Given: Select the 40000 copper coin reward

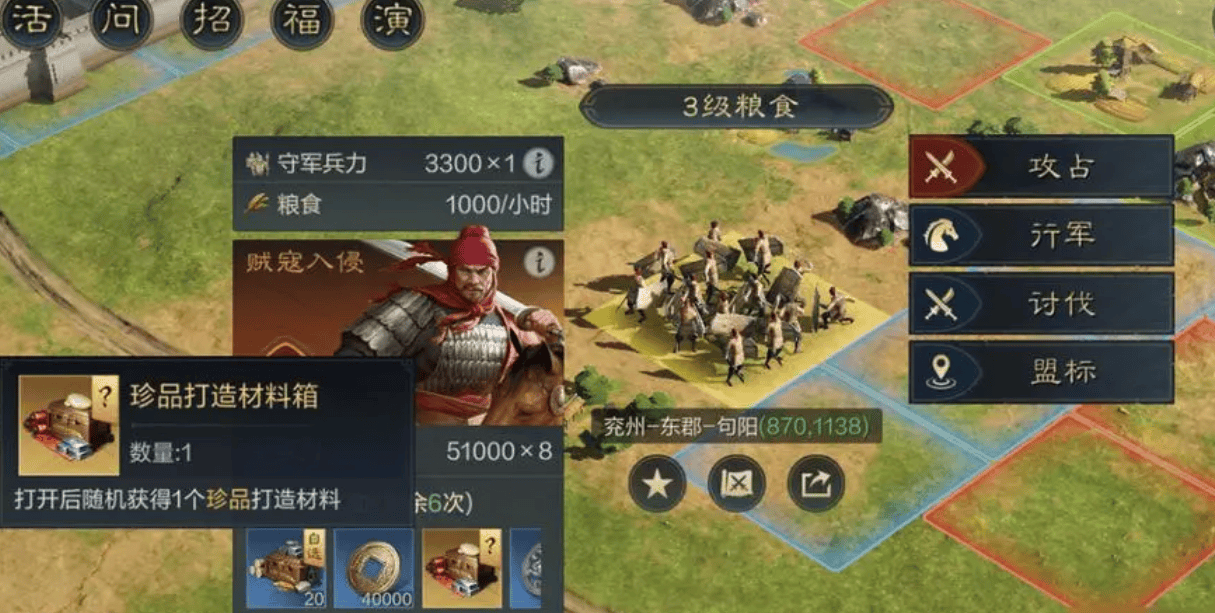Looking at the screenshot, I should pyautogui.click(x=372, y=568).
